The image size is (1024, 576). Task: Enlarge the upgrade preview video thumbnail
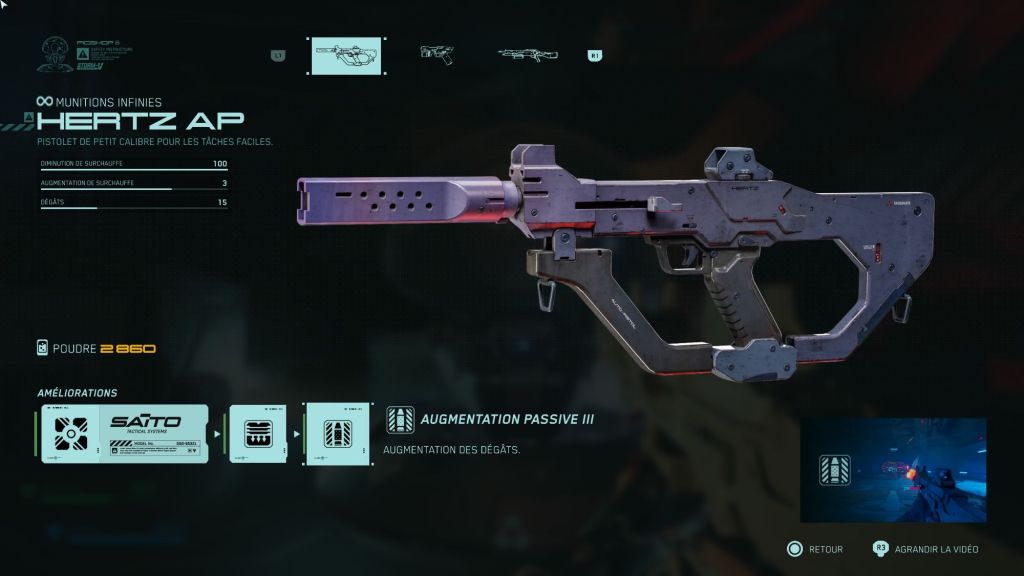(x=892, y=469)
